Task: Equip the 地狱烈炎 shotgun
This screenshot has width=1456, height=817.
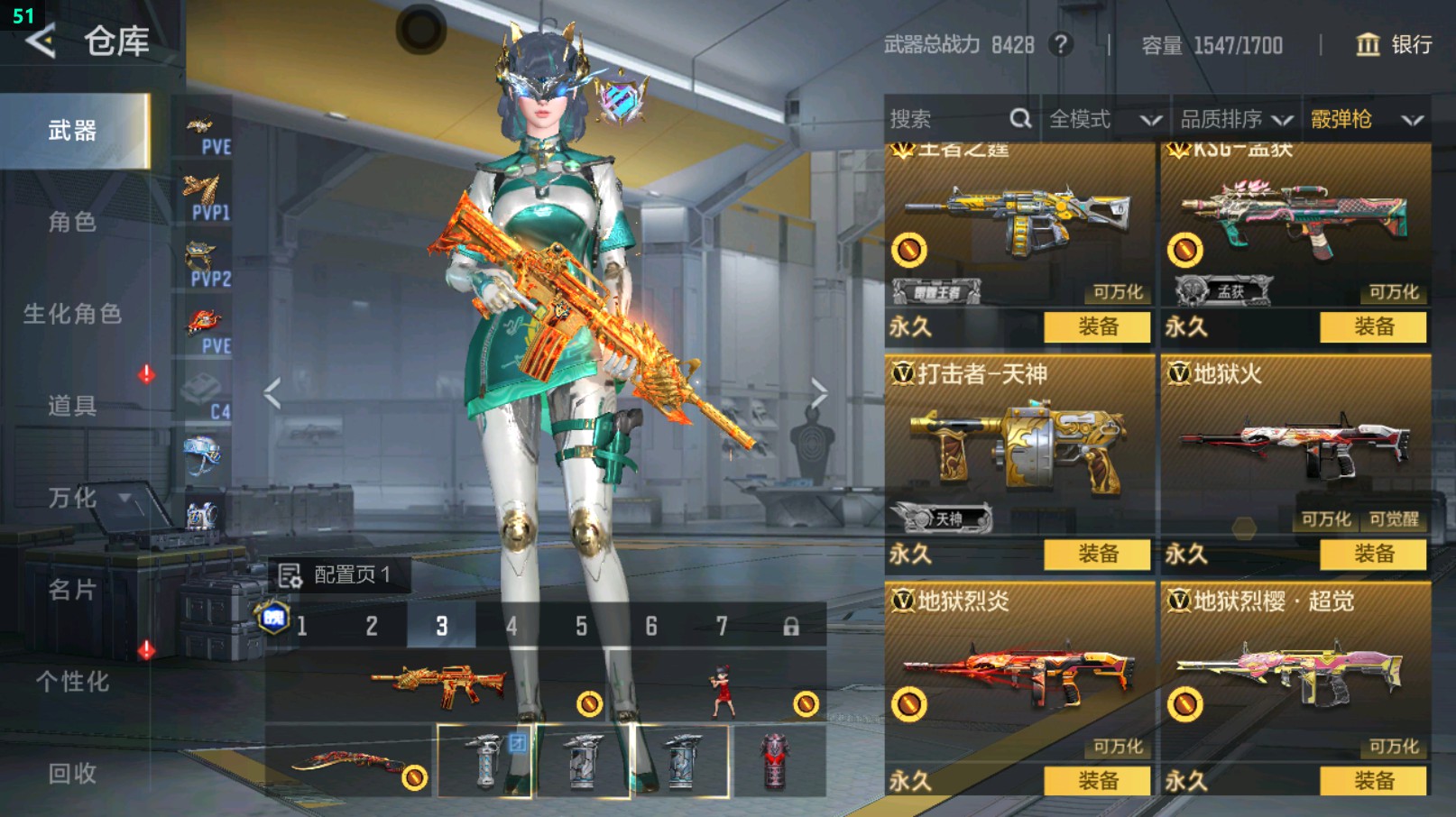Action: [x=1097, y=781]
